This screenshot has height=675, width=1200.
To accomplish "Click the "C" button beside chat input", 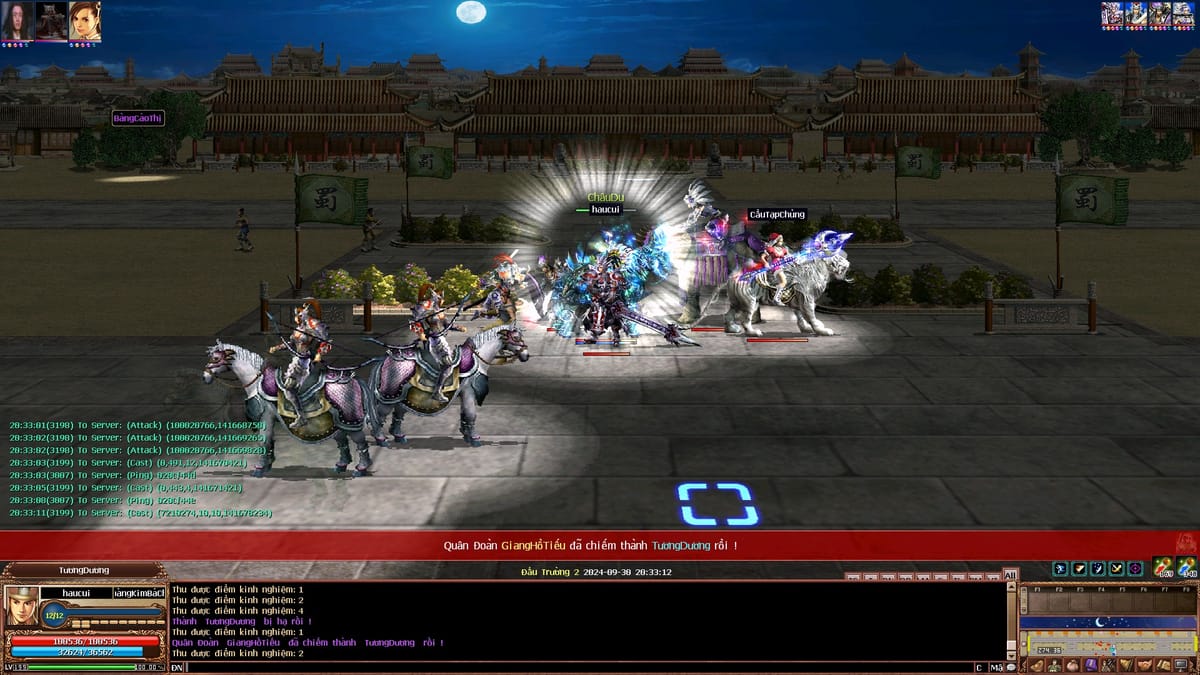I will [979, 667].
